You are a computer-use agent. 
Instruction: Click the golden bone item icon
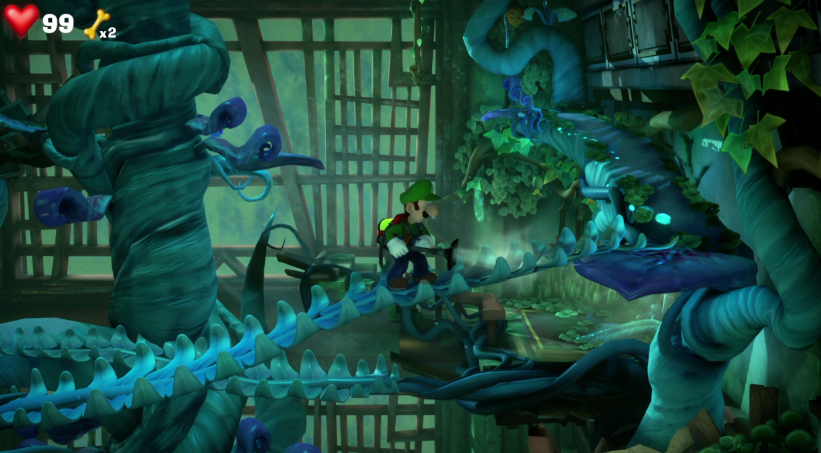[x=95, y=24]
